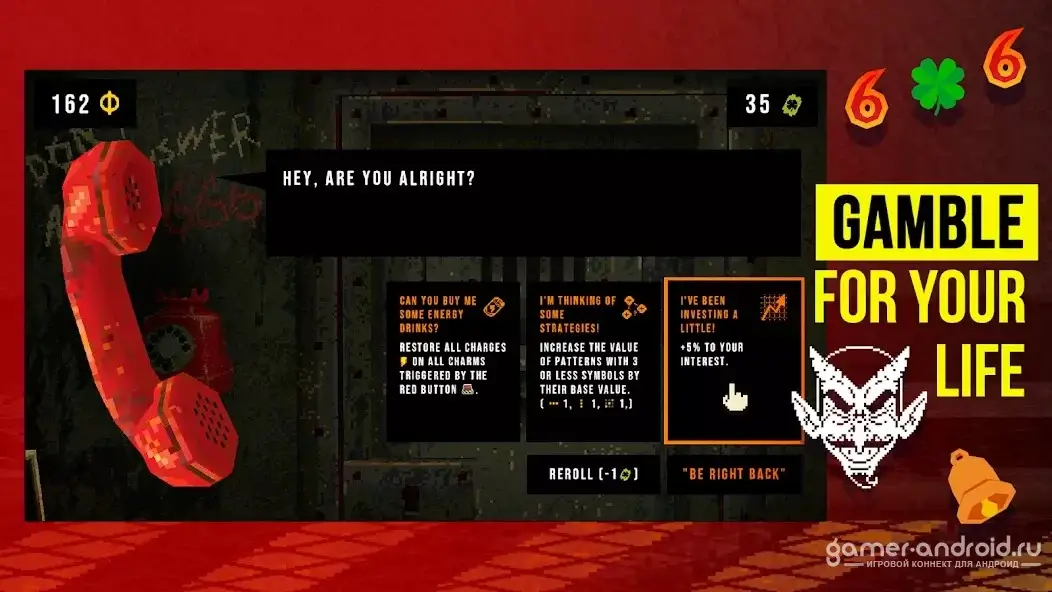The image size is (1052, 592).
Task: Choose the energy drinks charm-restore option
Action: pyautogui.click(x=453, y=360)
